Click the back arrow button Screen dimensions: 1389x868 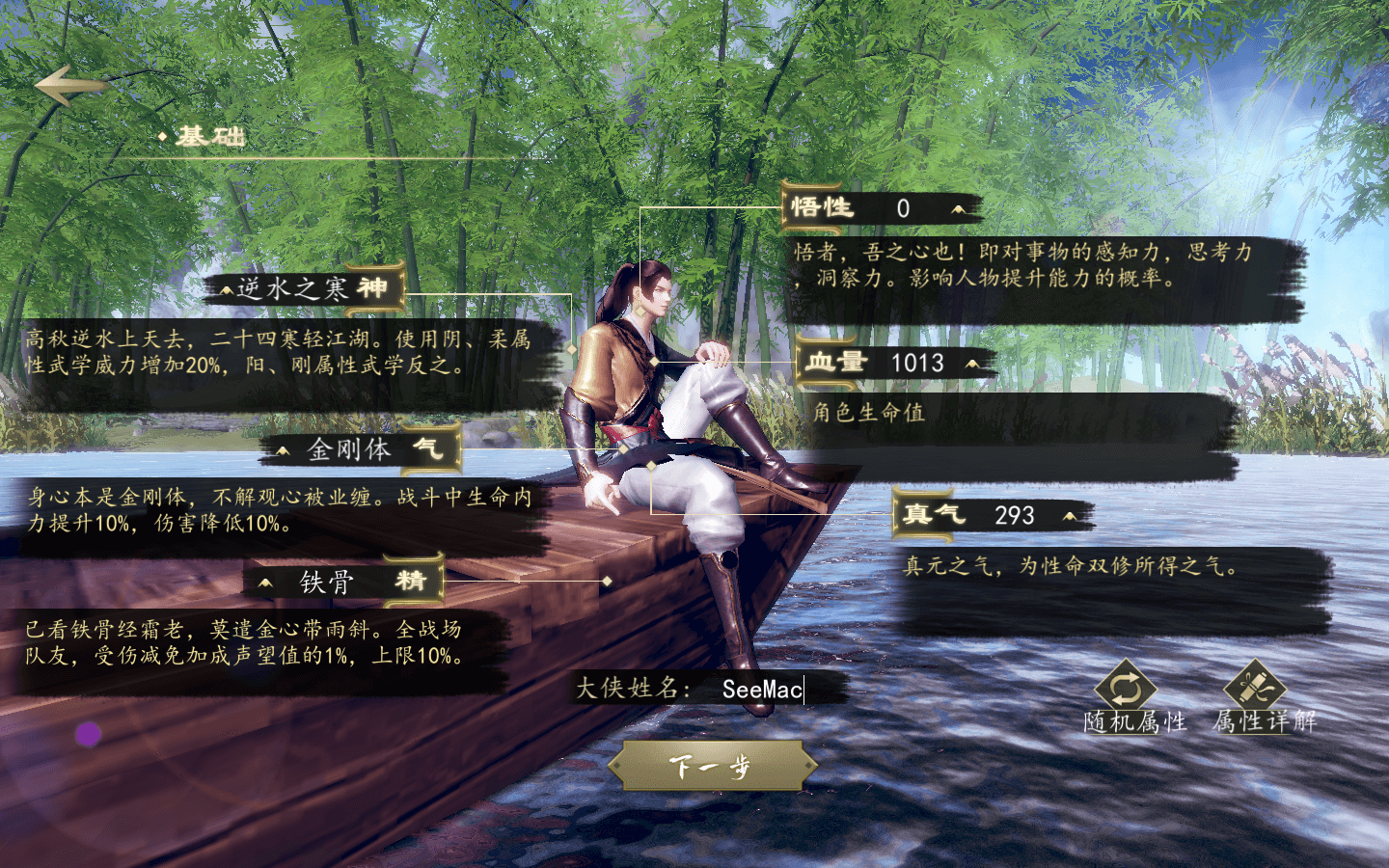69,85
